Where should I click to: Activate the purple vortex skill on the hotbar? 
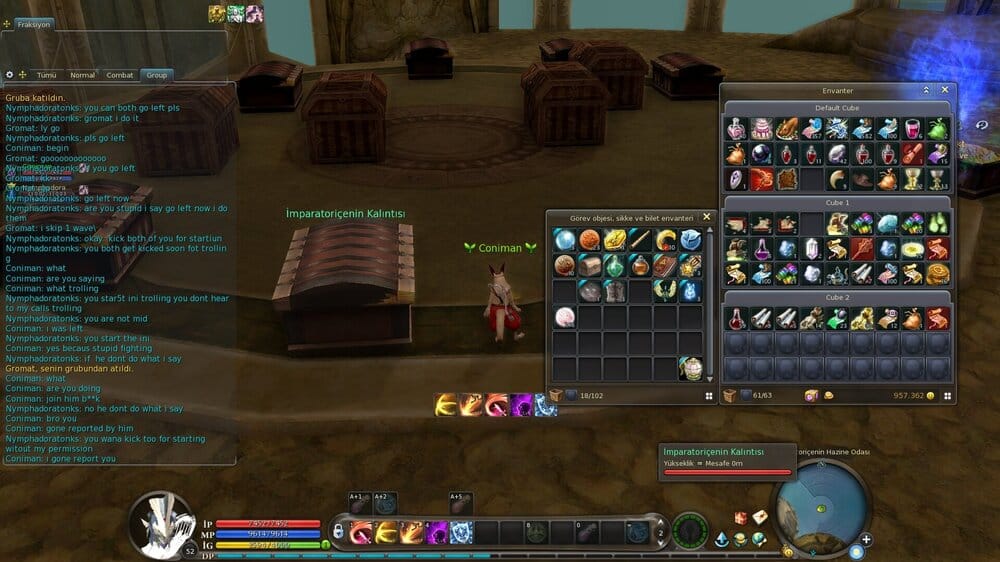point(437,532)
